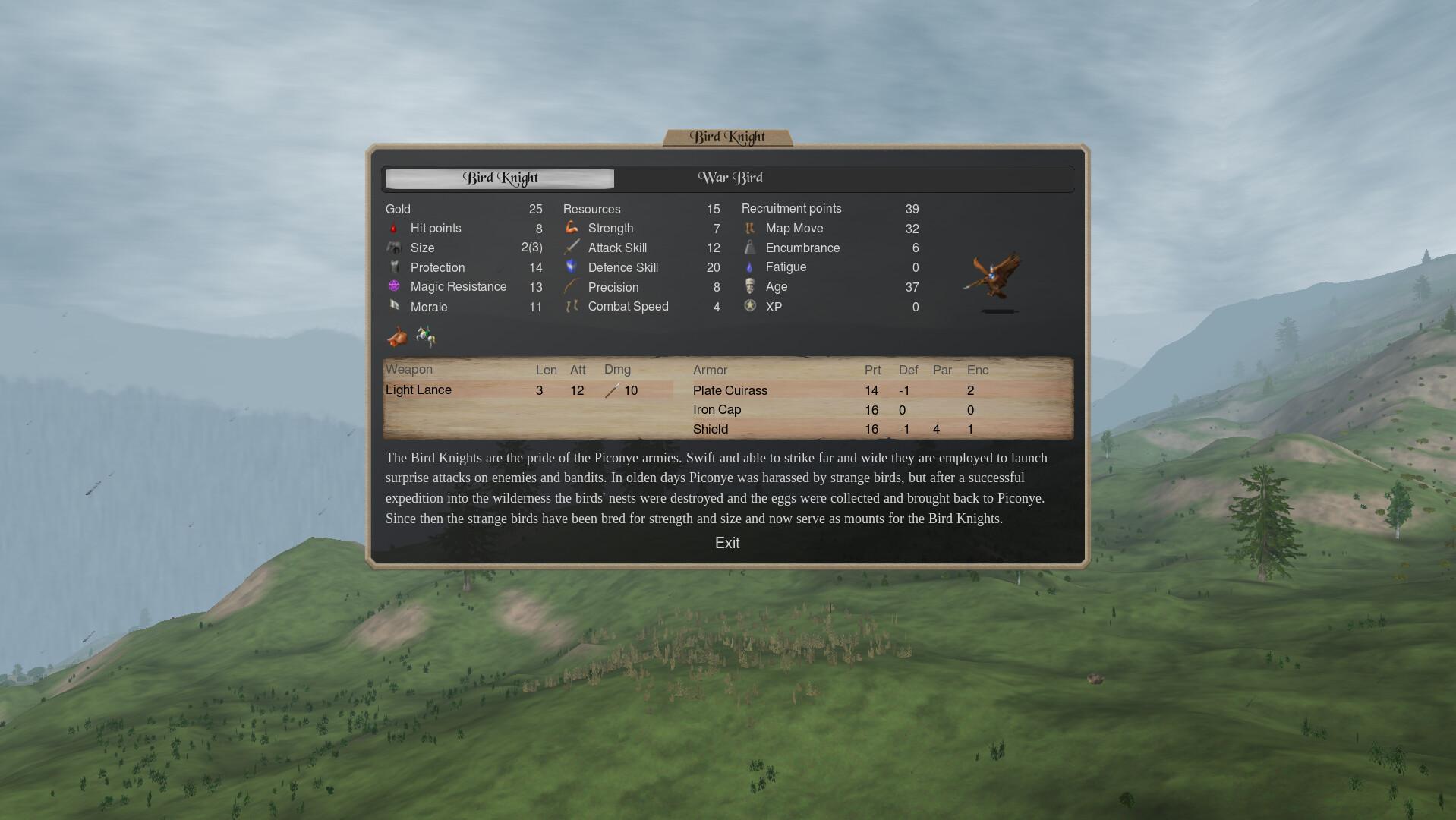Click the Exit button

tap(728, 543)
